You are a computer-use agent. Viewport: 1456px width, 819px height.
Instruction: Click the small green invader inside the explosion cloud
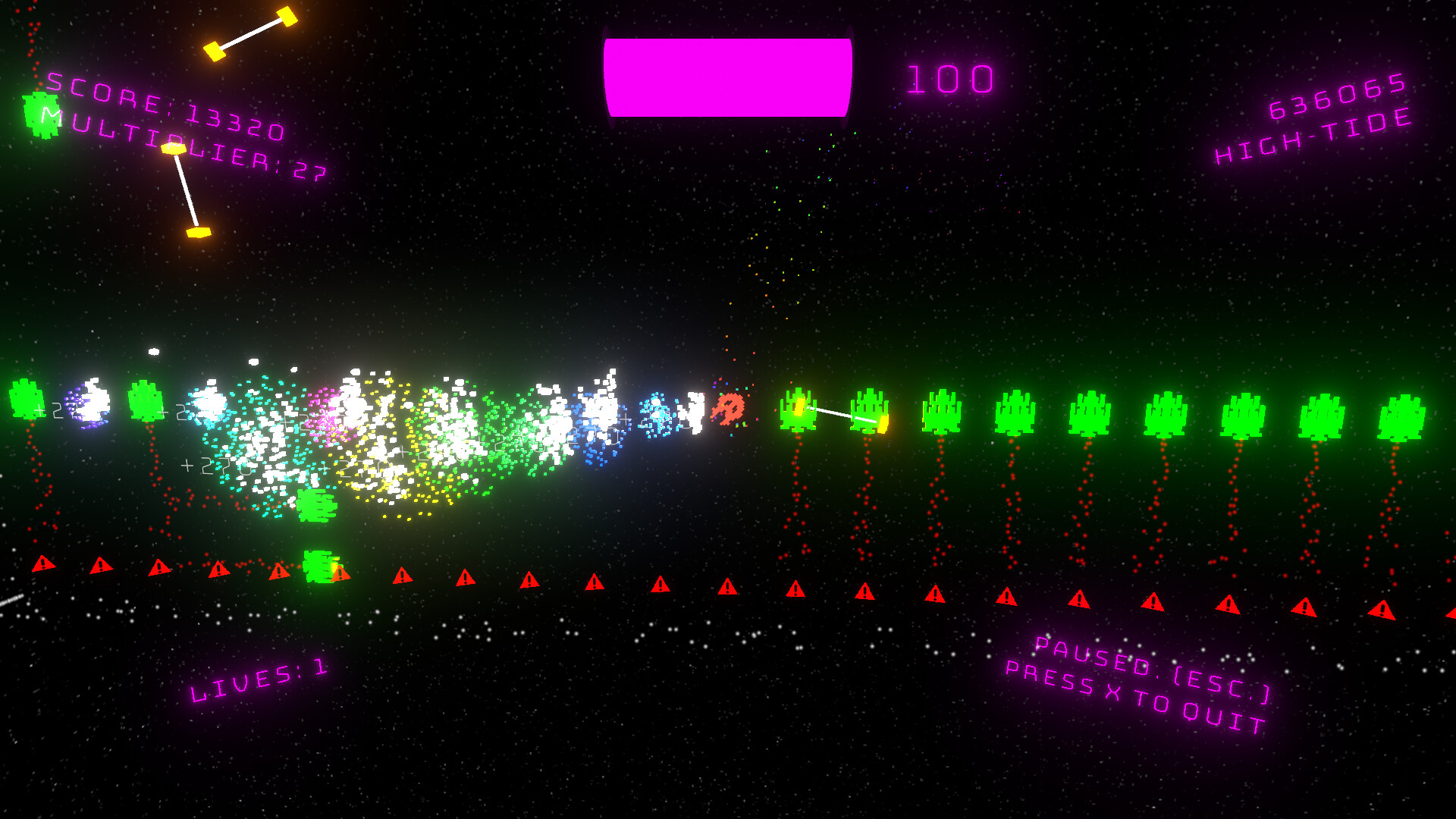(316, 504)
